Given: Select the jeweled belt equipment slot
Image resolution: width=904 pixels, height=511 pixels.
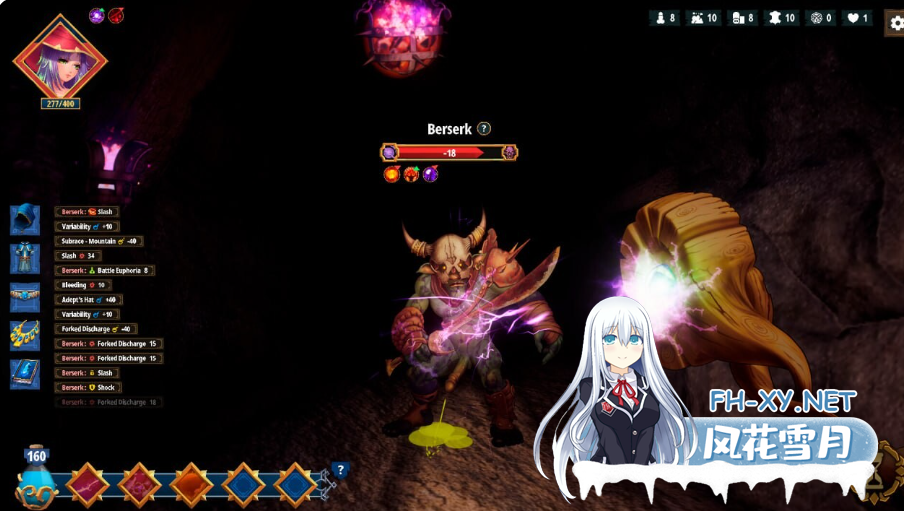Looking at the screenshot, I should tap(25, 297).
